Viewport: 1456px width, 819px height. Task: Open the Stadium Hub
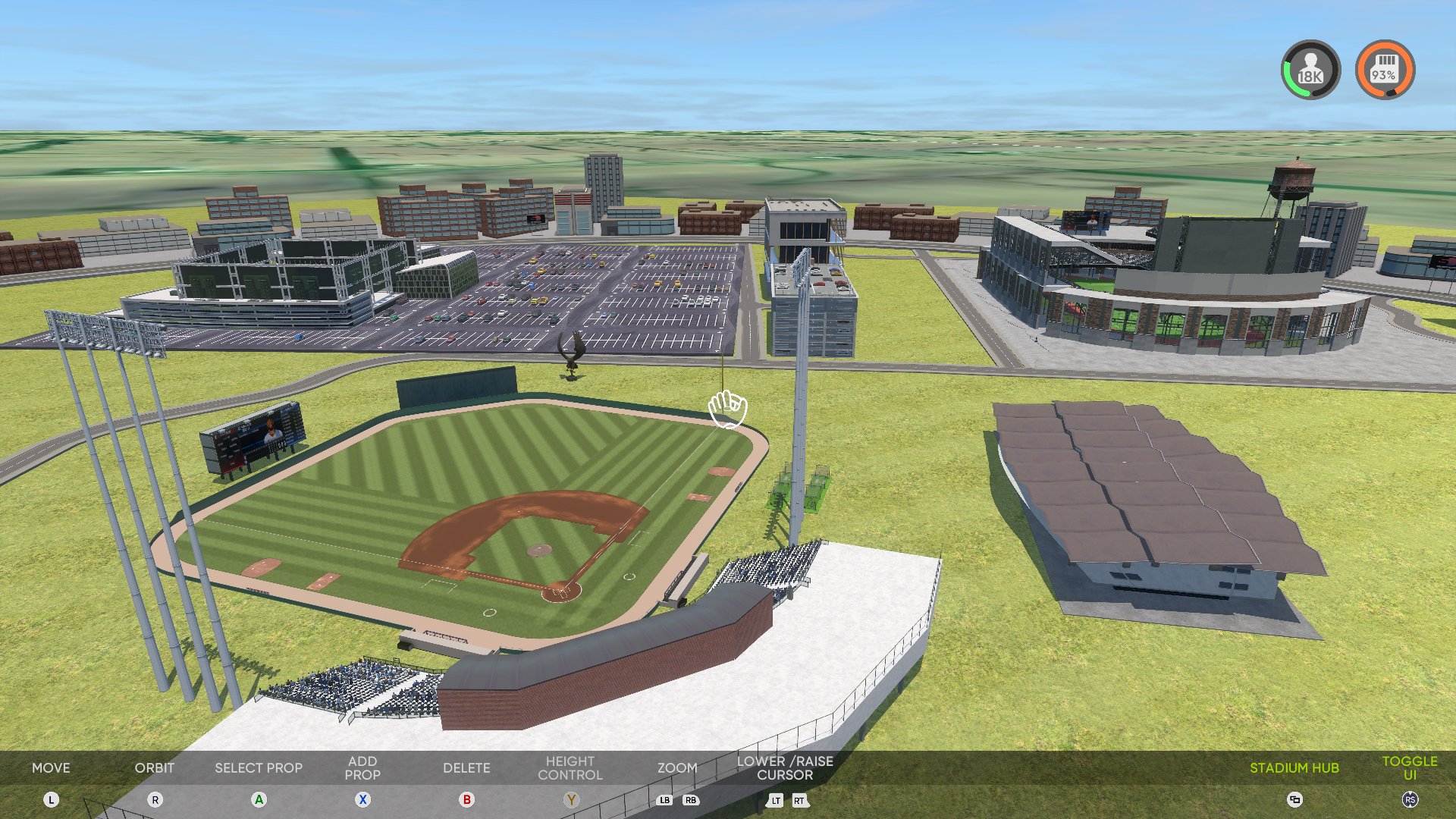point(1294,767)
